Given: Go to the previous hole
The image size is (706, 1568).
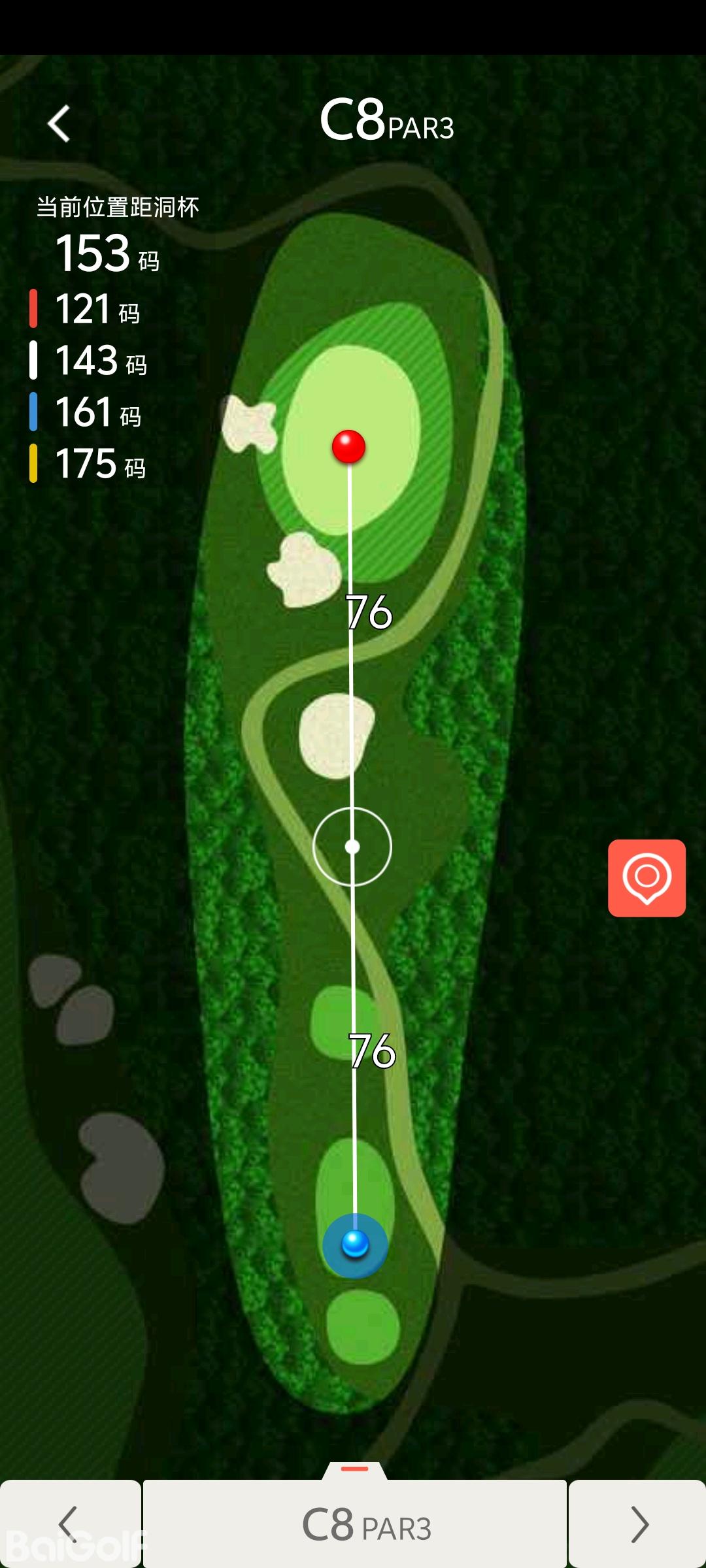Looking at the screenshot, I should coord(69,1524).
